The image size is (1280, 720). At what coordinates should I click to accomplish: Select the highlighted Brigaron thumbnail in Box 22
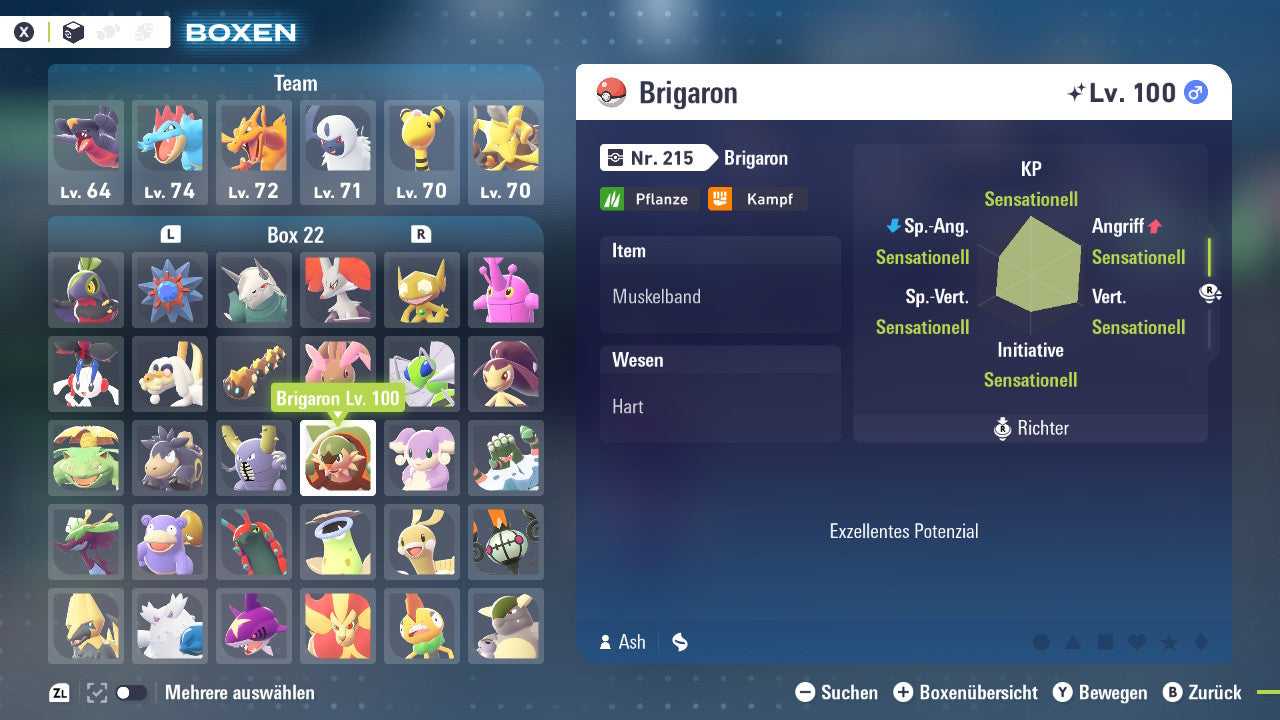337,458
